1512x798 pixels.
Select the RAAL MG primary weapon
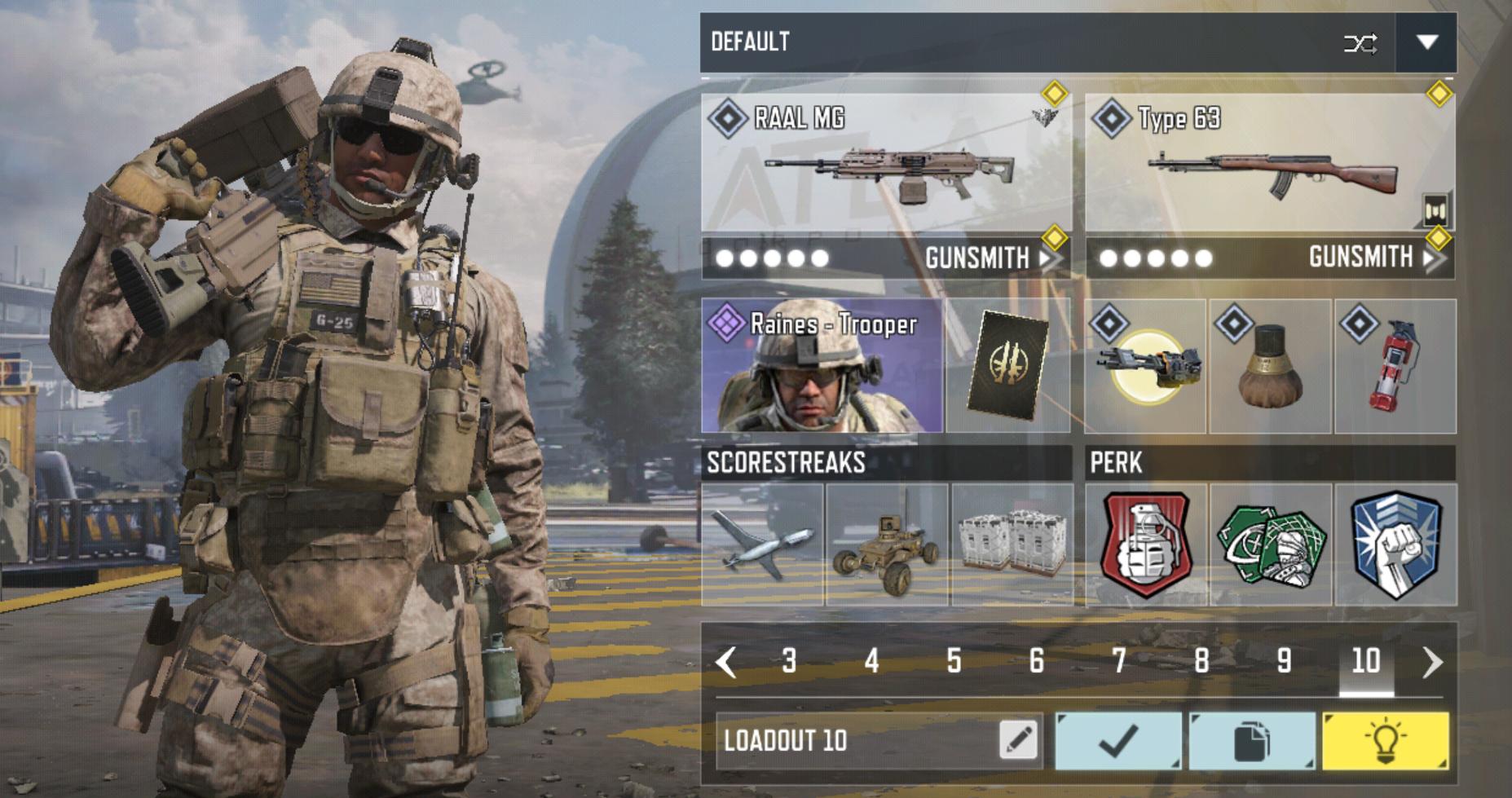point(886,165)
